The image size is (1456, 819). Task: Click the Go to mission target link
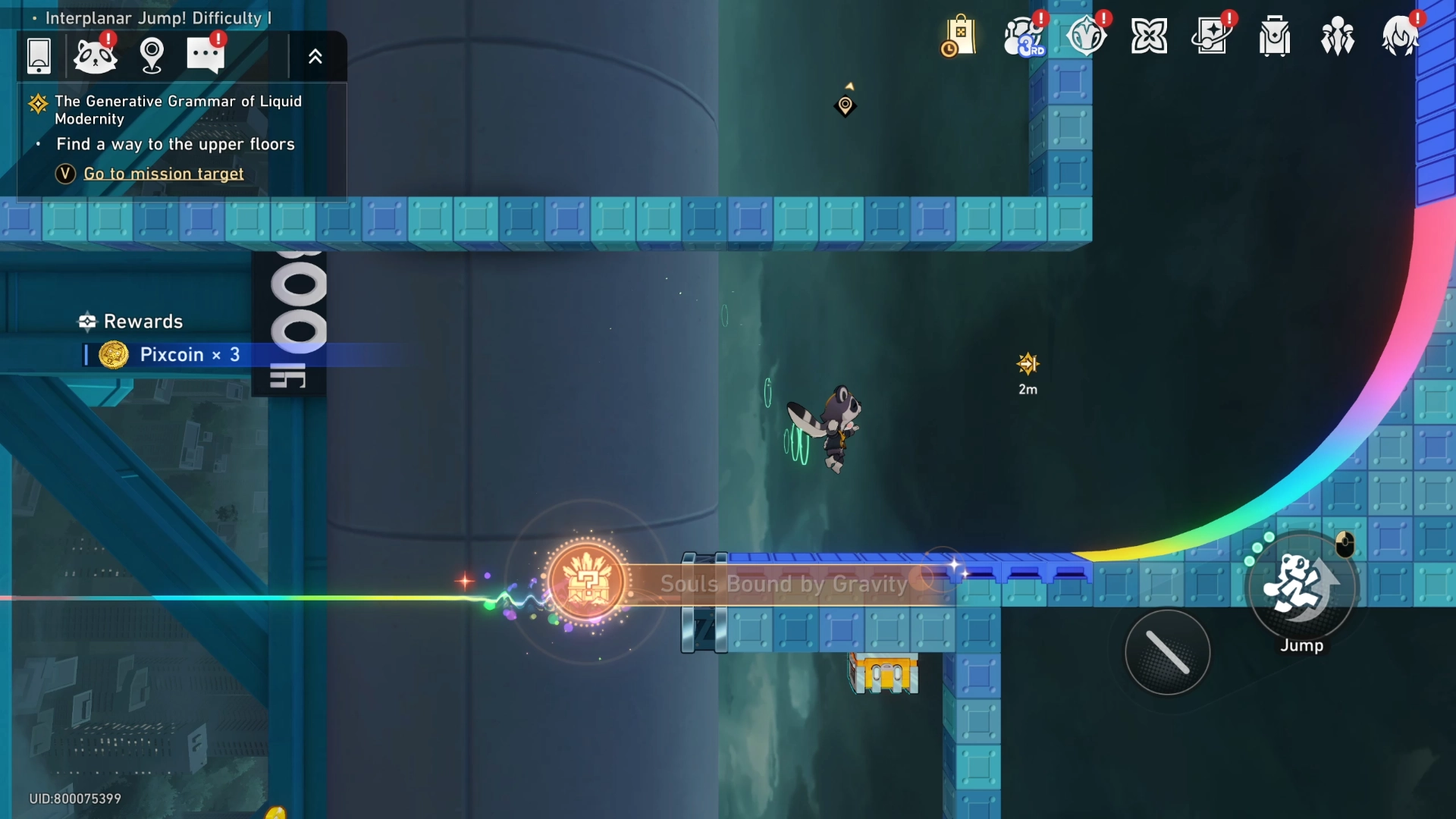[x=163, y=174]
